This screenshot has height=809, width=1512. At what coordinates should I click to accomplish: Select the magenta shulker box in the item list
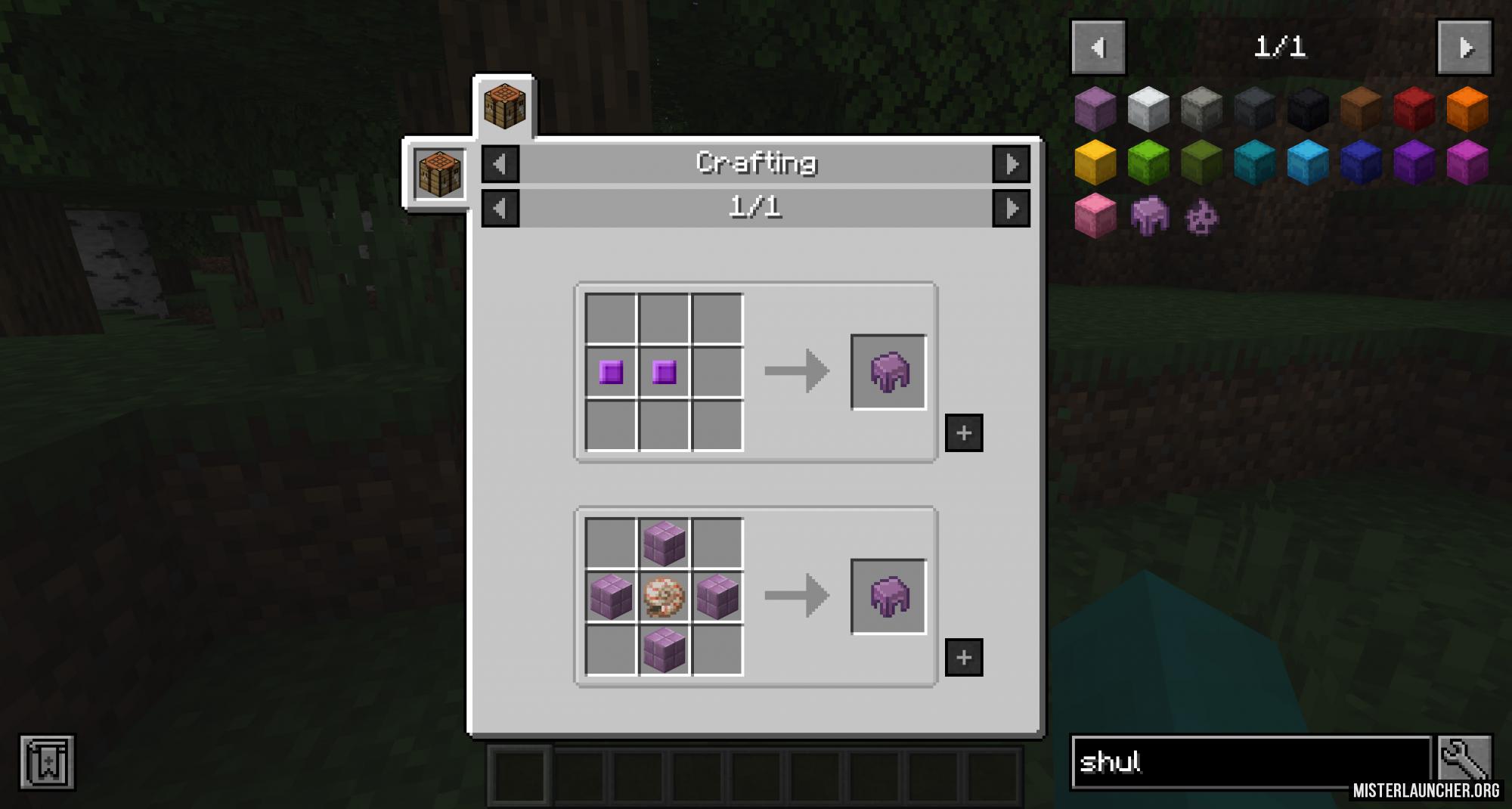(1467, 162)
